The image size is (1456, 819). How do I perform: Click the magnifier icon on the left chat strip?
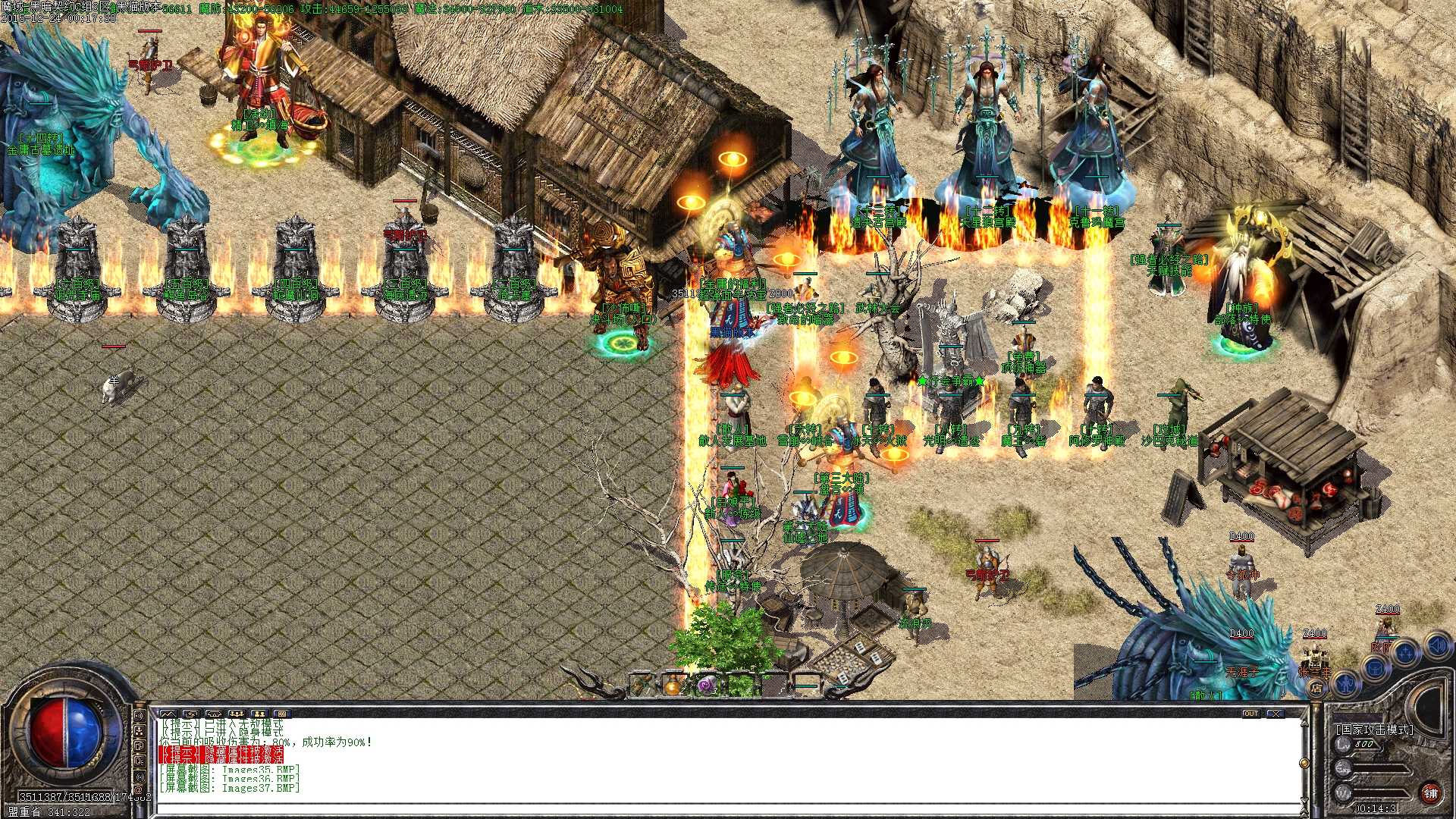(139, 761)
